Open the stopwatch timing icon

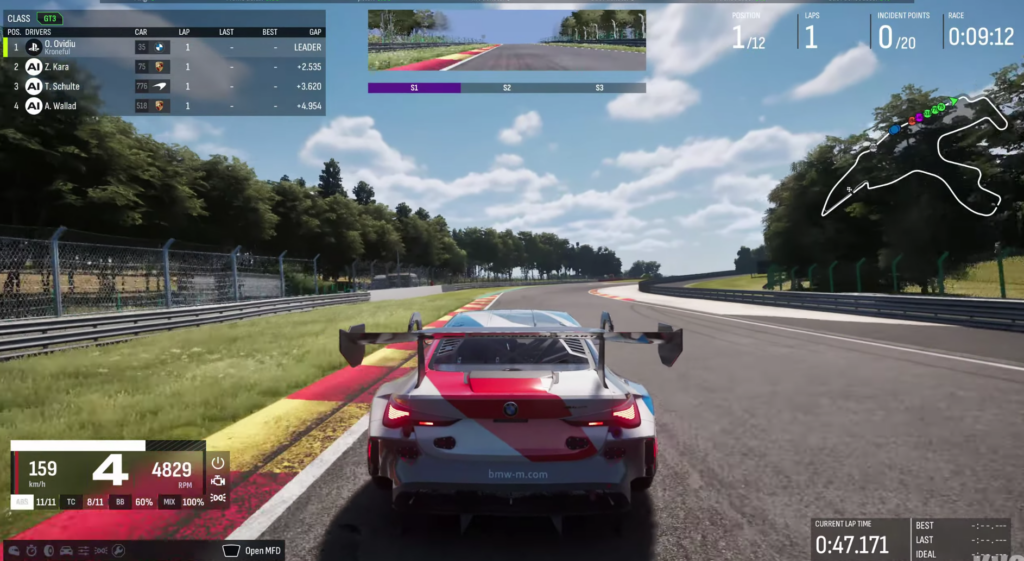coord(33,550)
